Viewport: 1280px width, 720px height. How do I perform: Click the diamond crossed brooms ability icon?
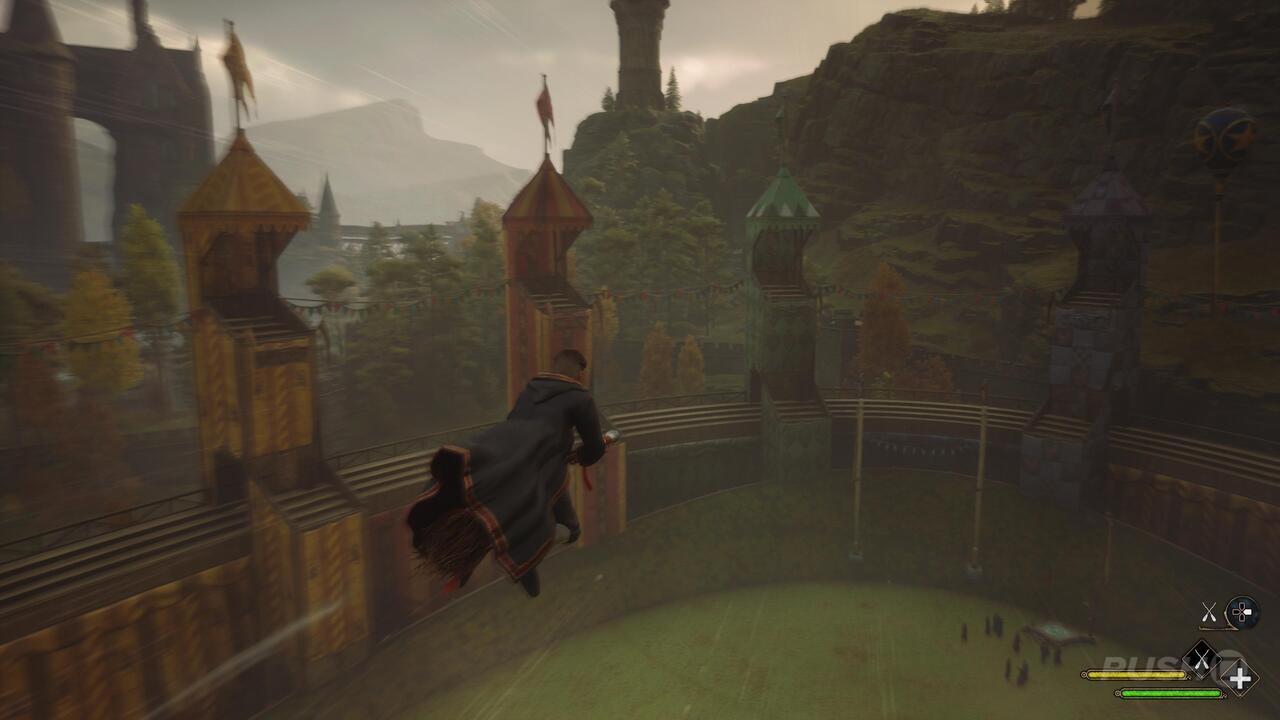point(1201,660)
